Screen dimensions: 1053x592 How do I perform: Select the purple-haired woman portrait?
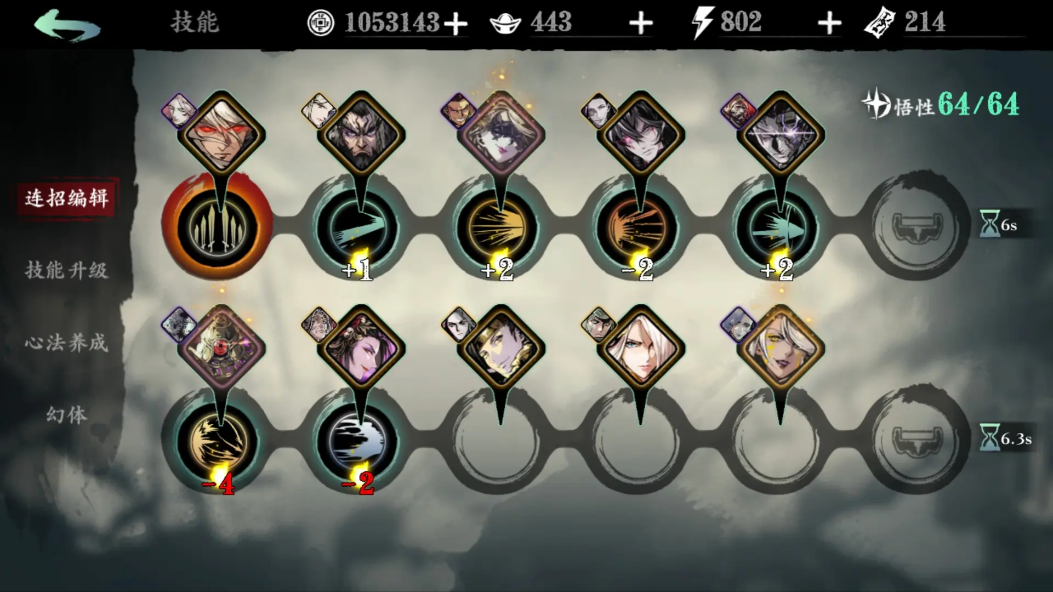pyautogui.click(x=361, y=346)
